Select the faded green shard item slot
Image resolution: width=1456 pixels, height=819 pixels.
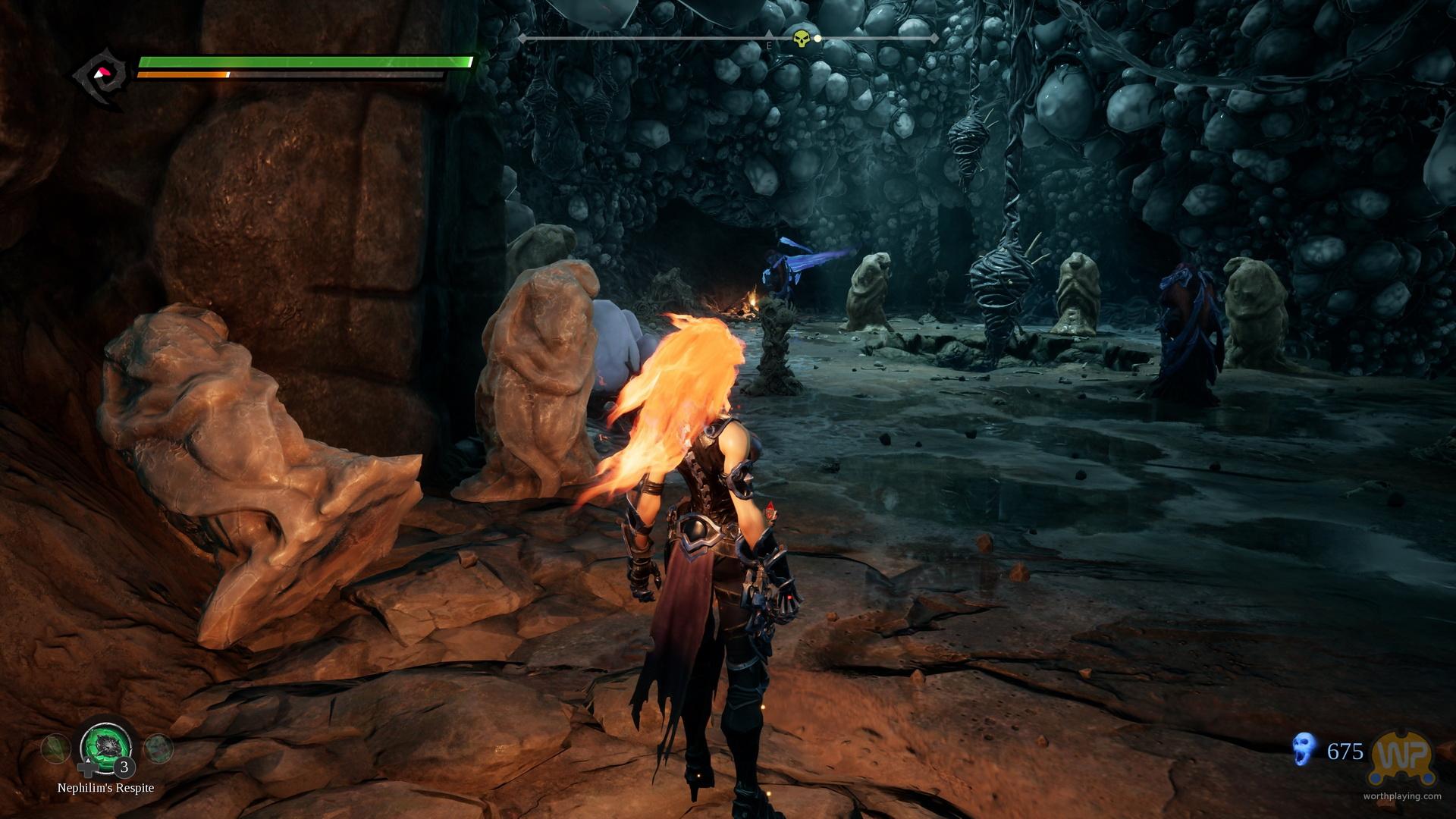pos(55,748)
